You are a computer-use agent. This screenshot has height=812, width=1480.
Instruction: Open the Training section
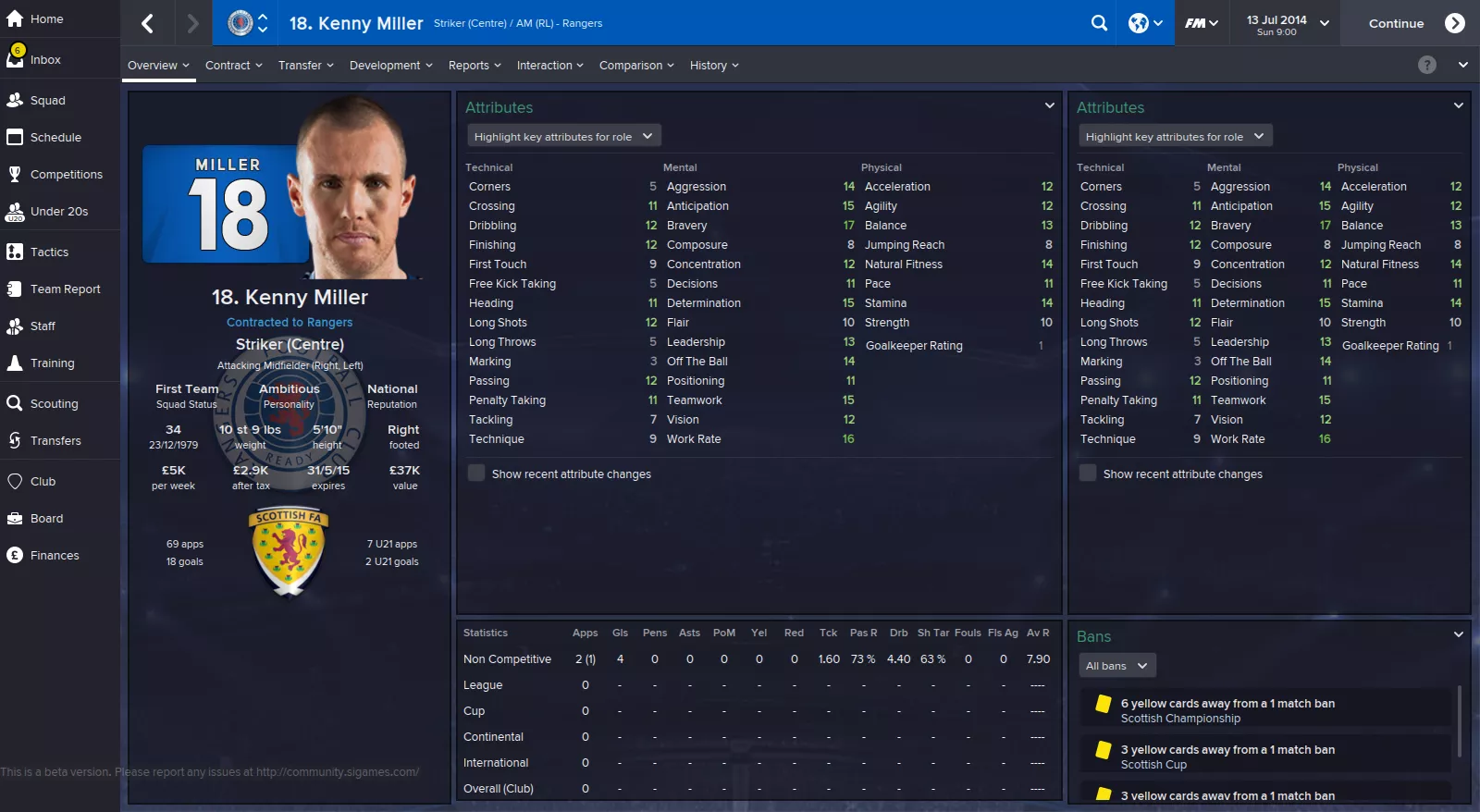pyautogui.click(x=52, y=363)
